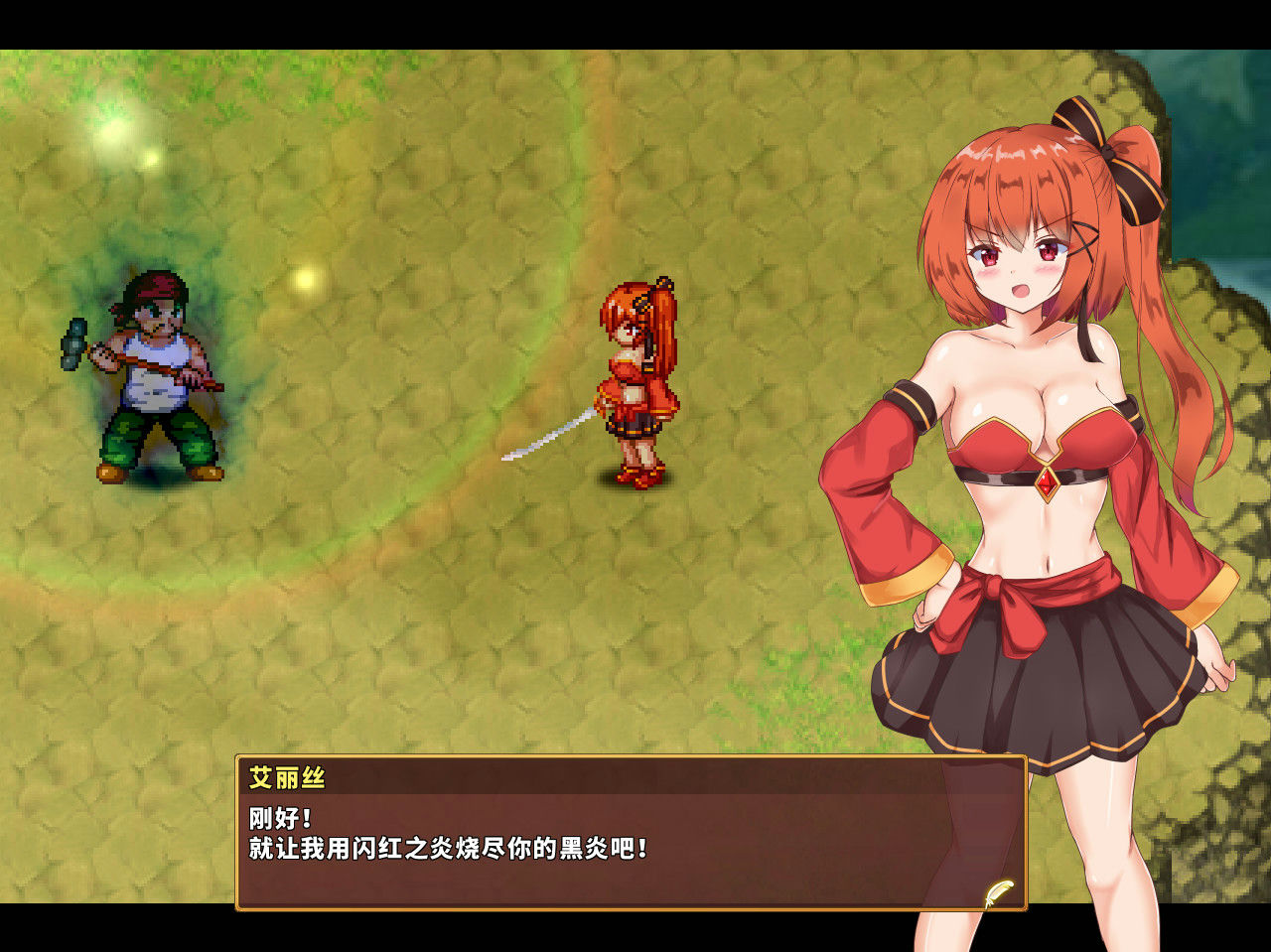The image size is (1271, 952).
Task: Click the gold border of the dialogue box
Action: tap(626, 756)
